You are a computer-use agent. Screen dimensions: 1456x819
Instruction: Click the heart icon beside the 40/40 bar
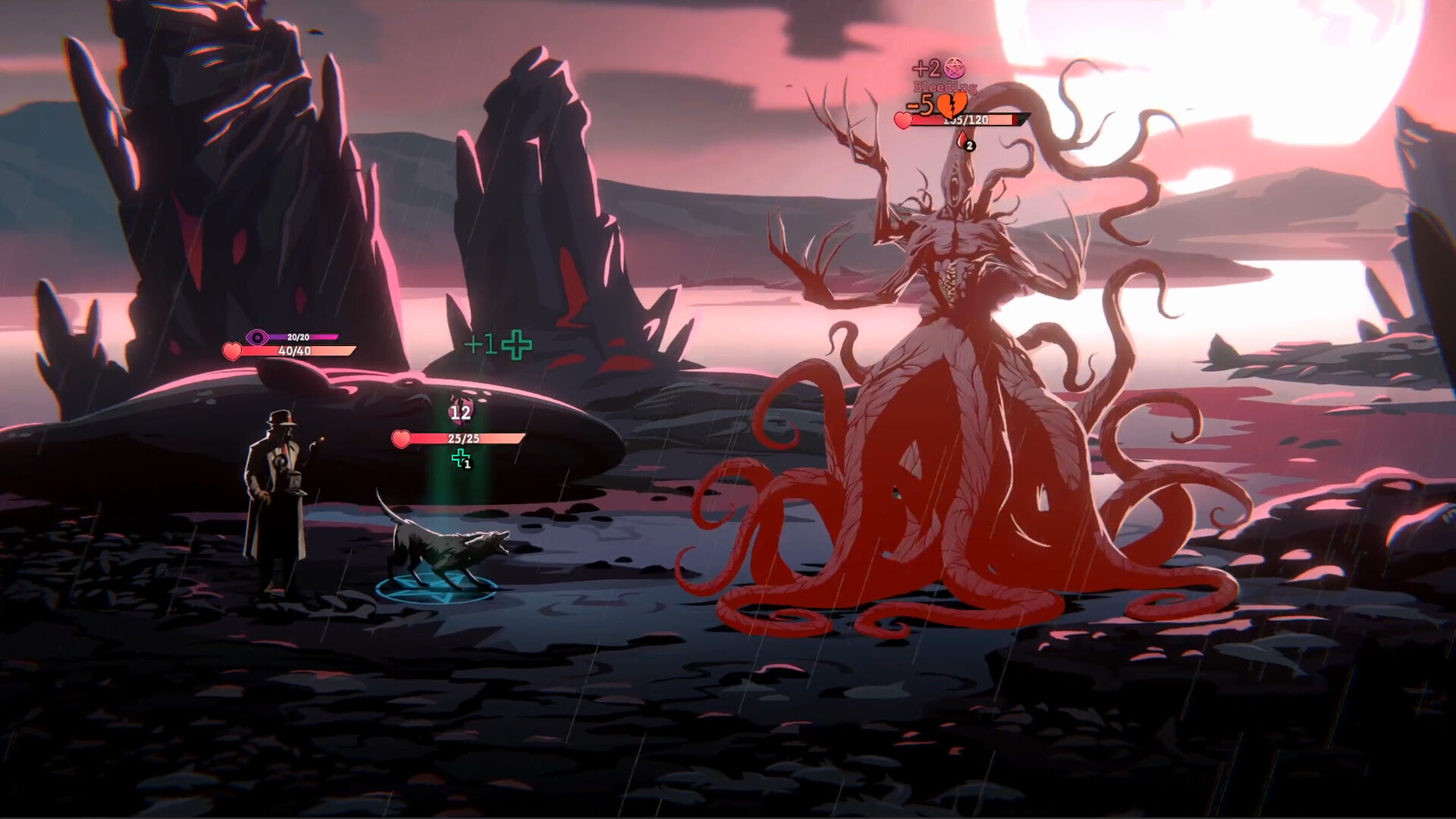tap(232, 350)
